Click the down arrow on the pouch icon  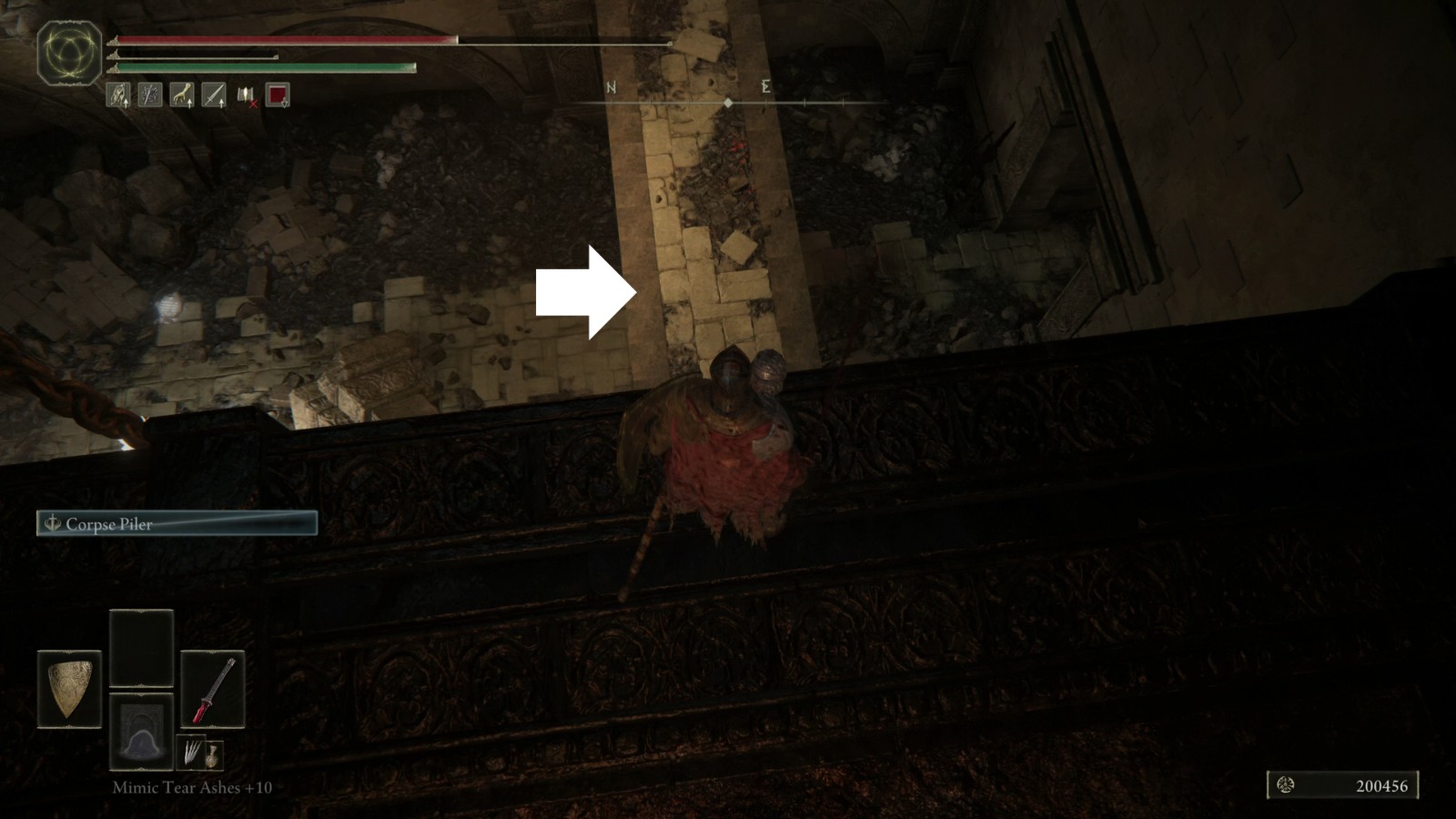[x=284, y=104]
